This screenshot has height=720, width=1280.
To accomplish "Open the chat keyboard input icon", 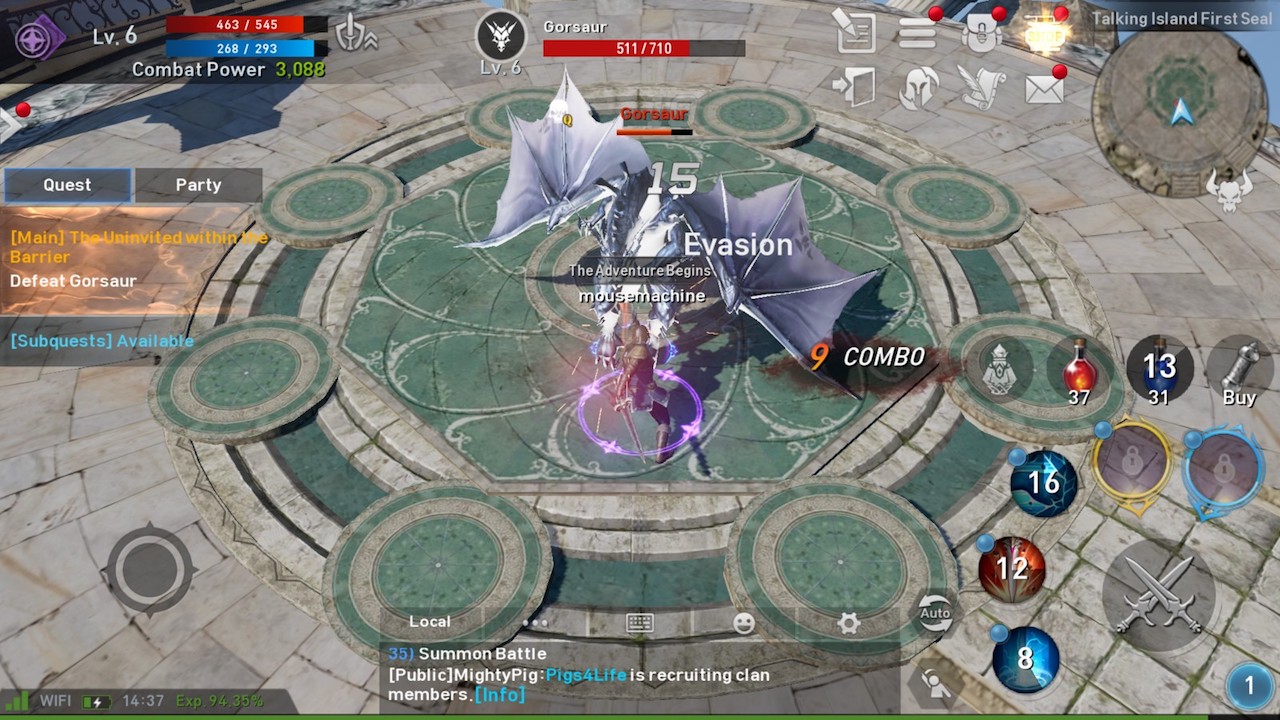I will [640, 623].
